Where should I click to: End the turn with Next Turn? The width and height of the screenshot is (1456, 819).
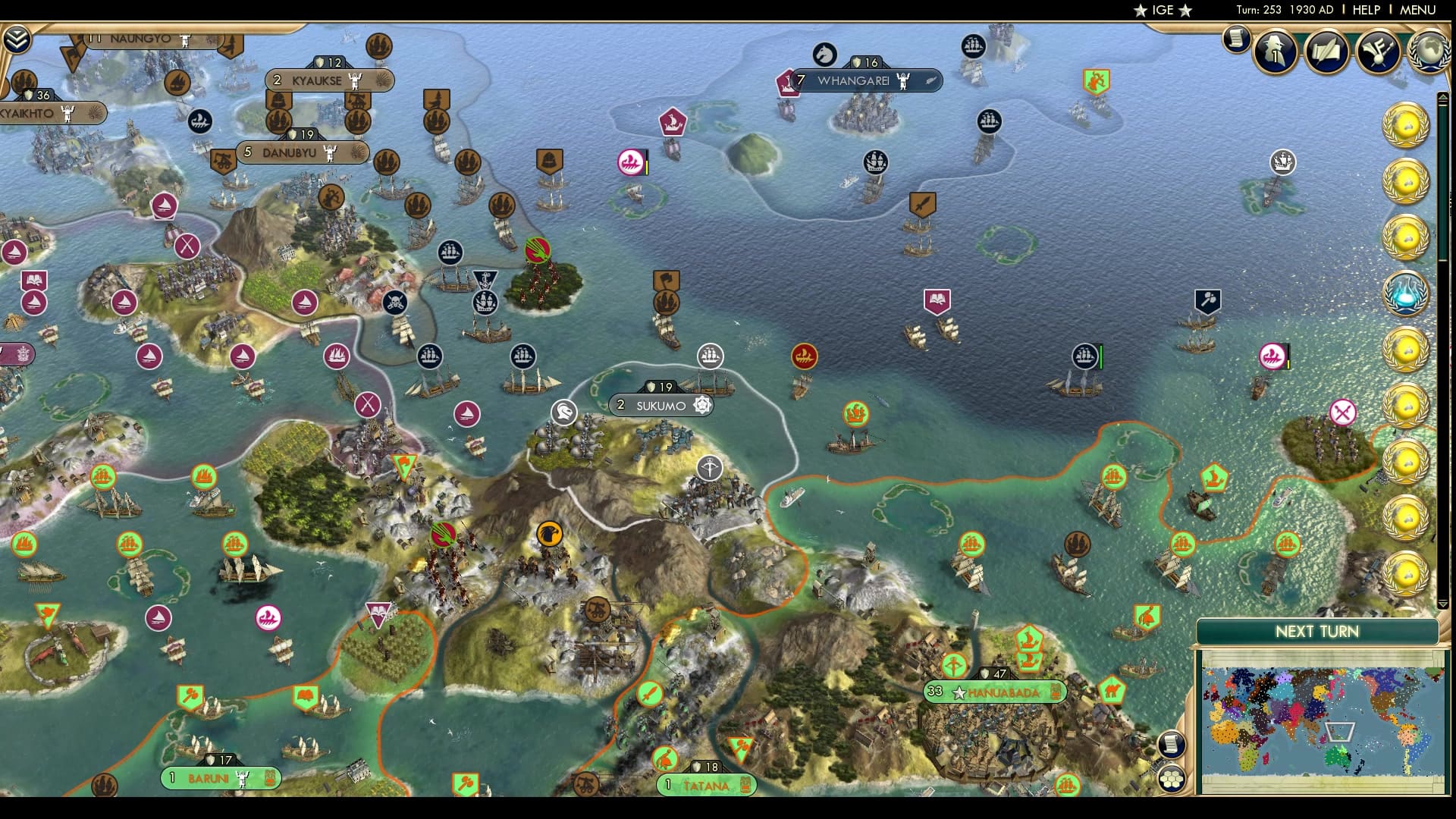1316,632
